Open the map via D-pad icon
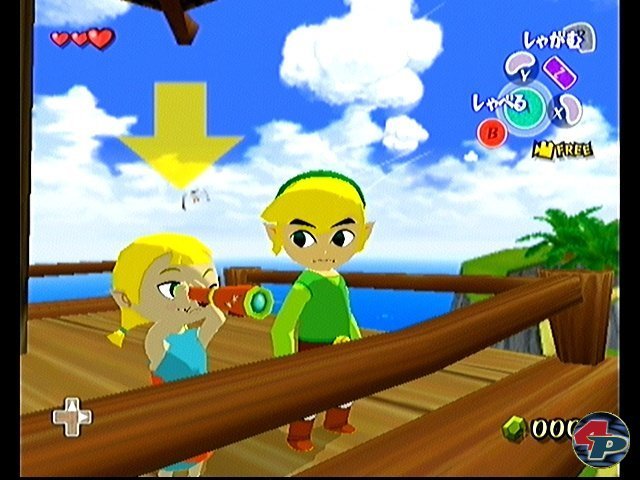This screenshot has height=480, width=640. [x=72, y=417]
